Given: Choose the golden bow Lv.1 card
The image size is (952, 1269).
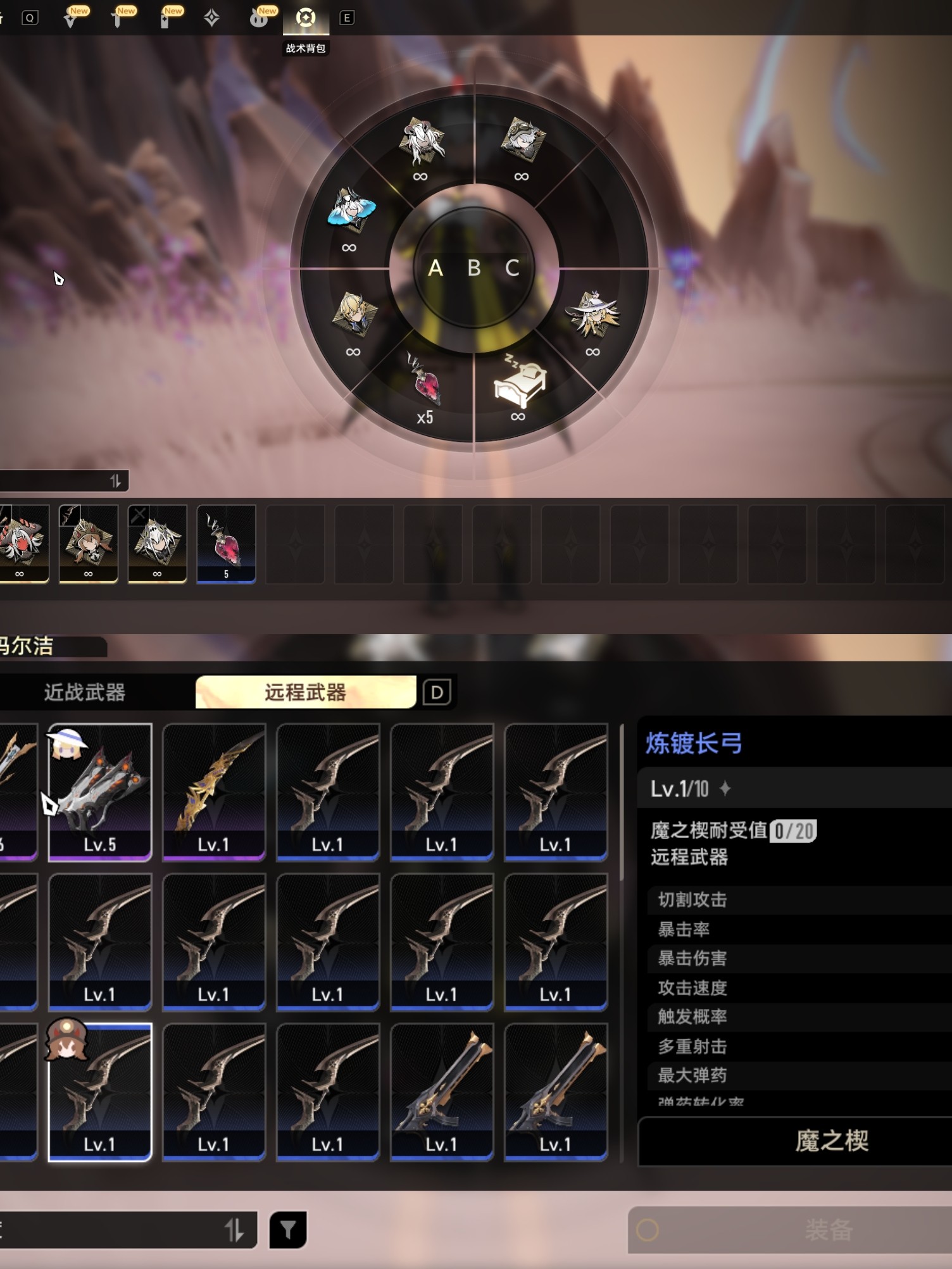Looking at the screenshot, I should click(214, 792).
